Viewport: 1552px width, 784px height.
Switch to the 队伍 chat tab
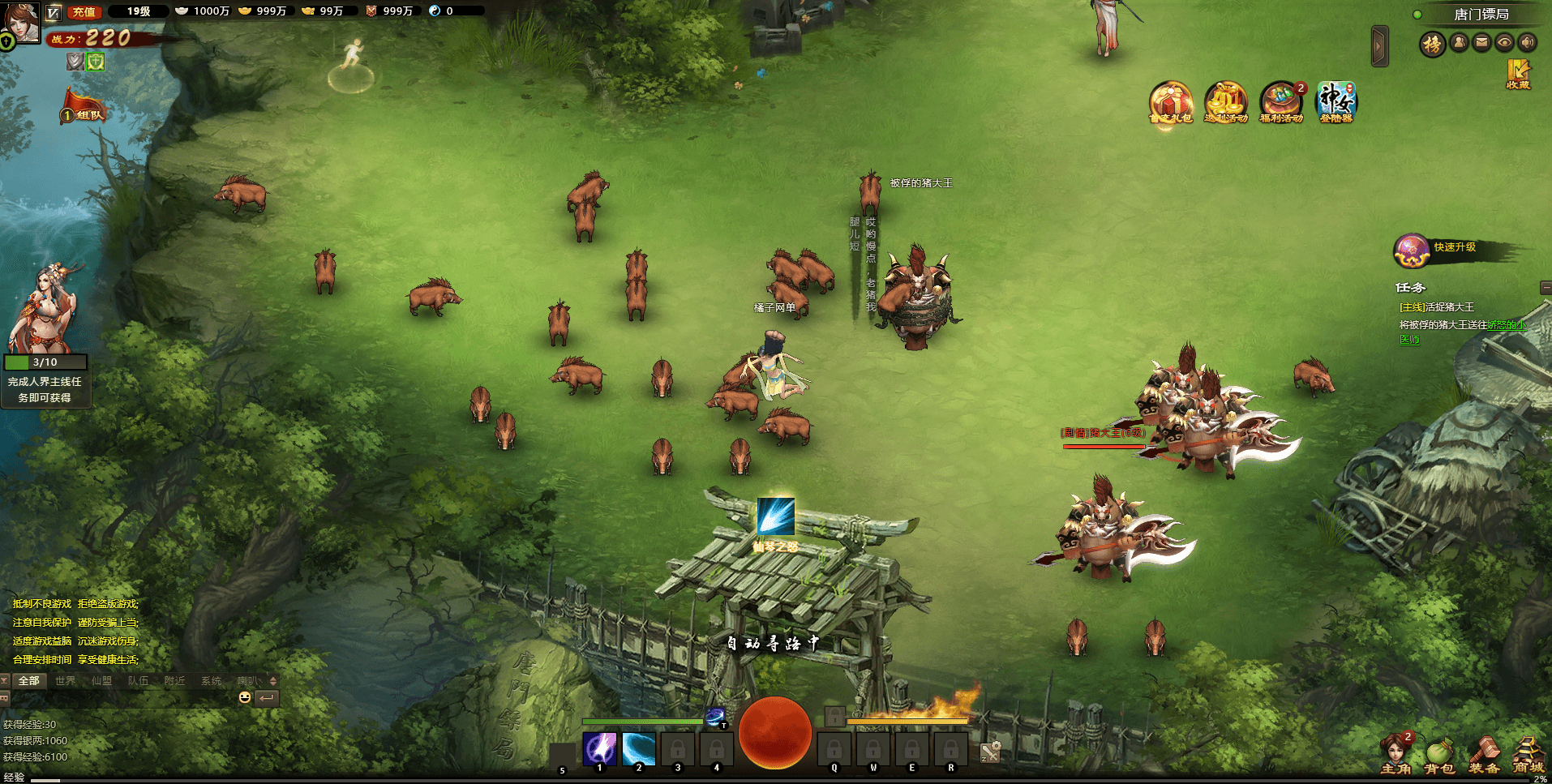(138, 681)
